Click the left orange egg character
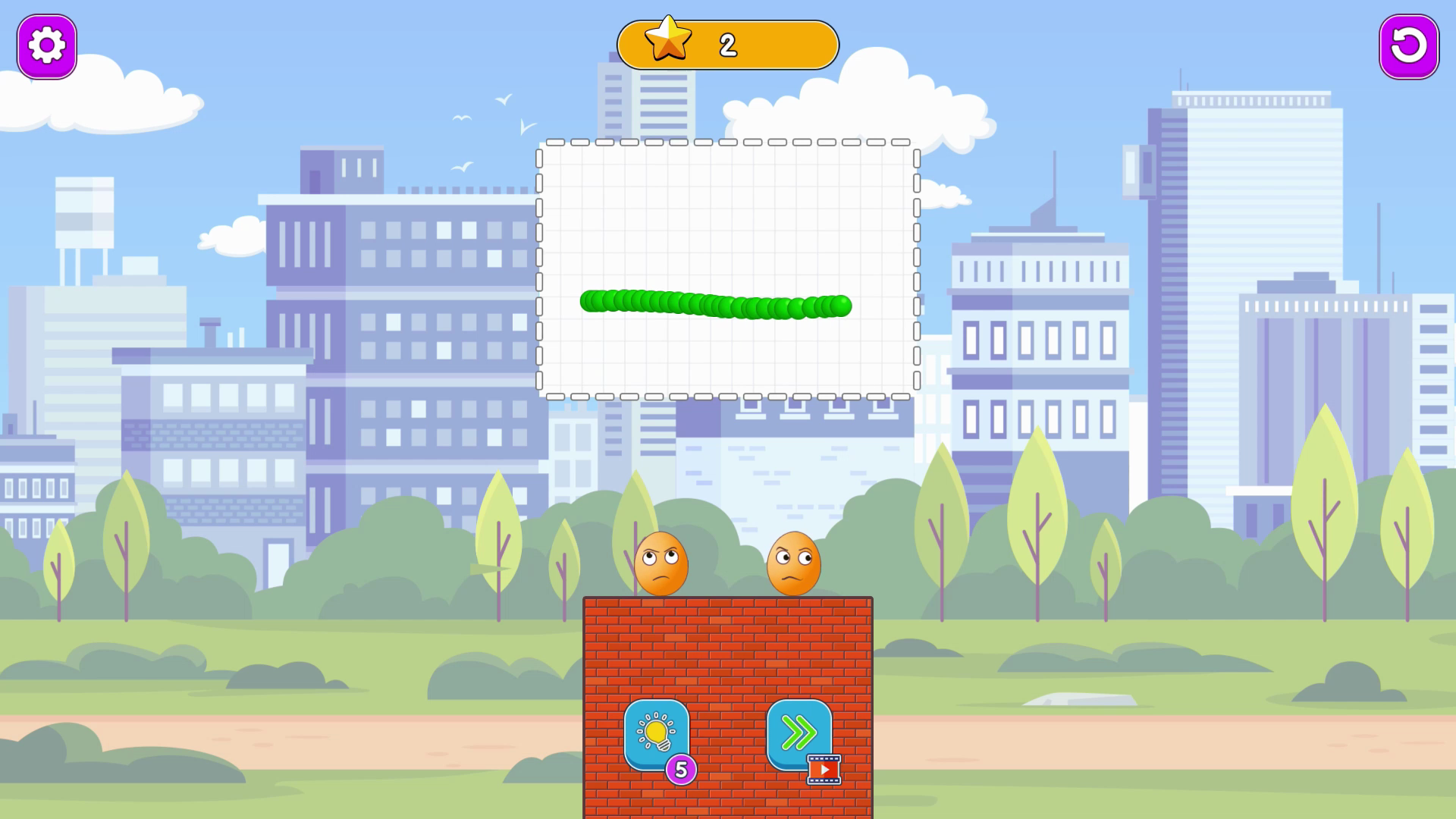The image size is (1456, 819). click(x=664, y=565)
